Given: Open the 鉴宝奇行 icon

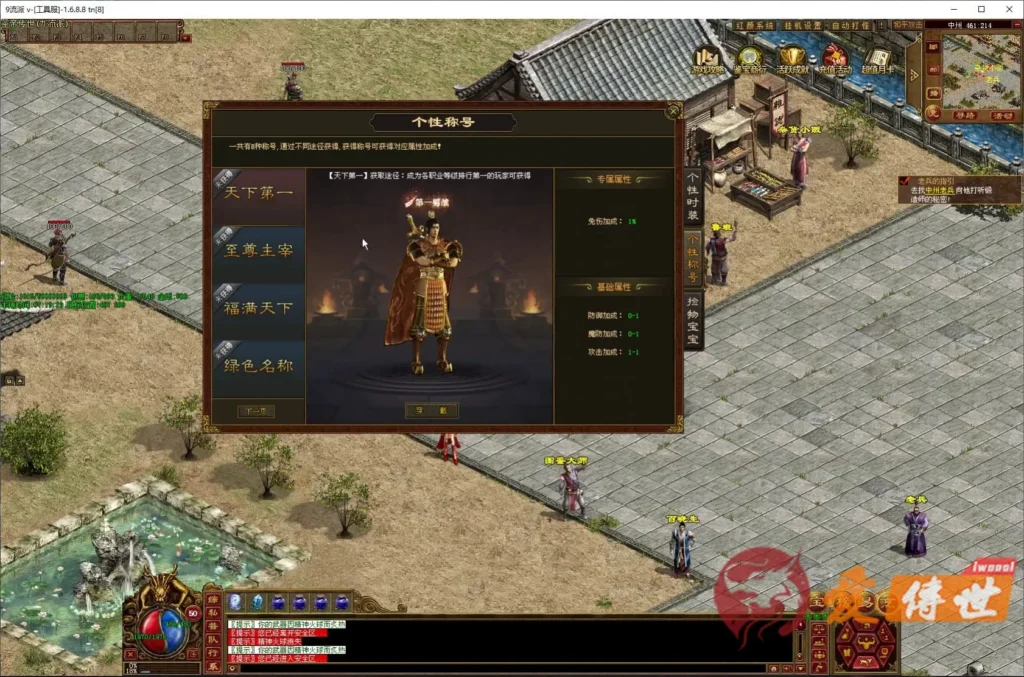Looking at the screenshot, I should pos(750,60).
